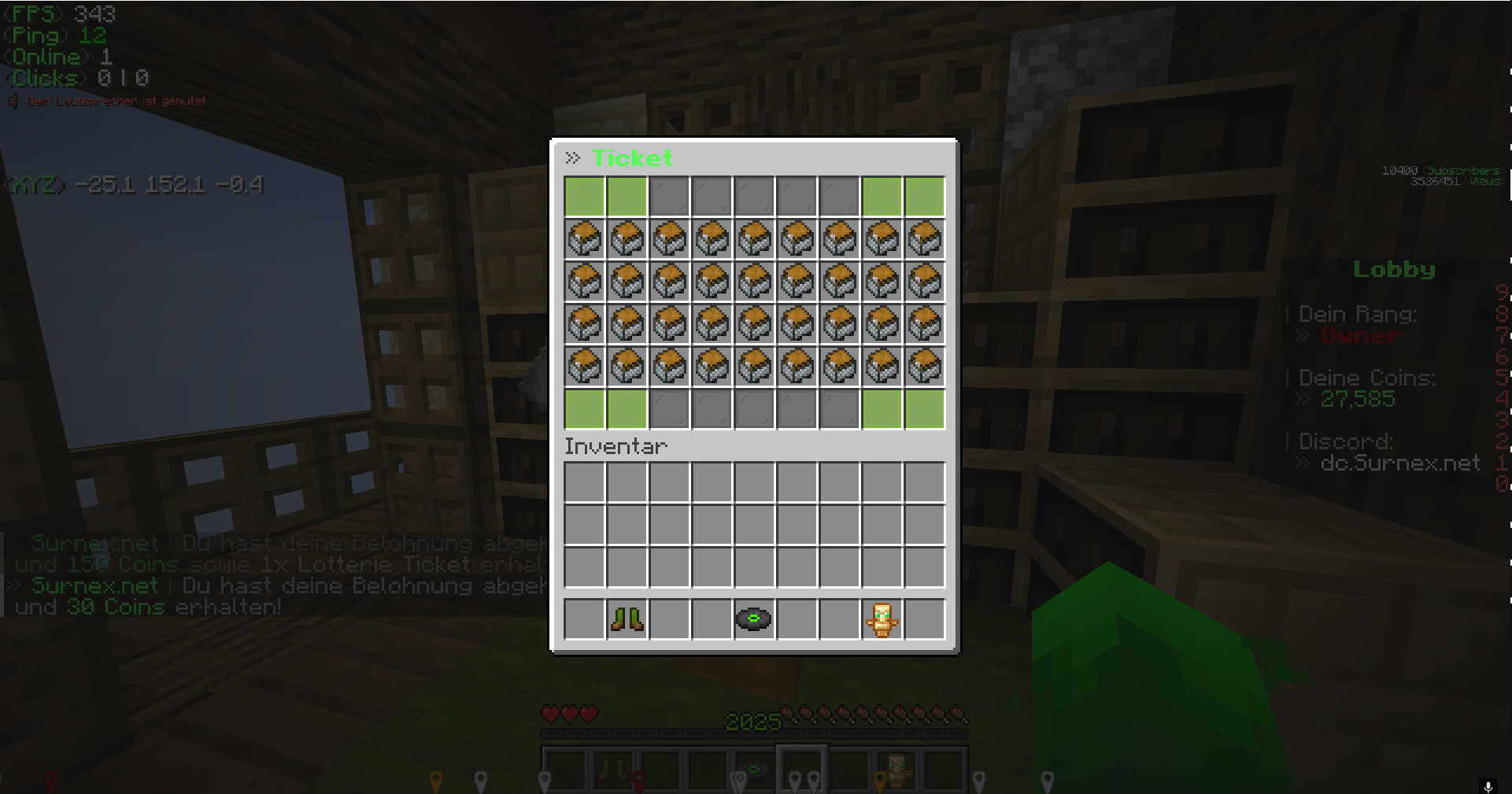Viewport: 1512px width, 794px height.
Task: Select the Lotterie Ticket in the top-left ticket slot
Action: pyautogui.click(x=584, y=239)
